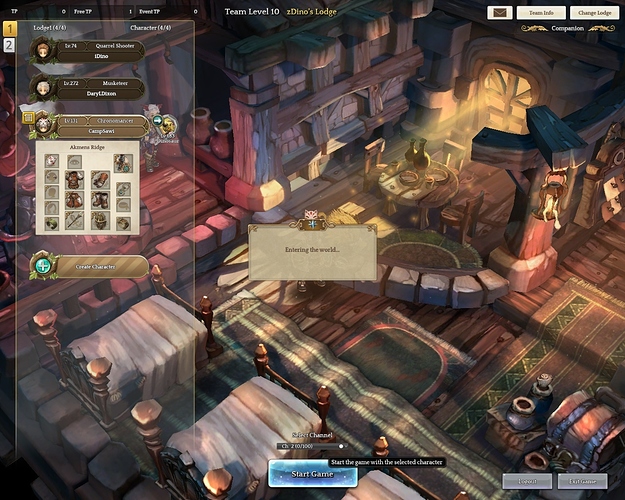Log out of the account
Viewport: 625px width, 500px height.
point(526,481)
